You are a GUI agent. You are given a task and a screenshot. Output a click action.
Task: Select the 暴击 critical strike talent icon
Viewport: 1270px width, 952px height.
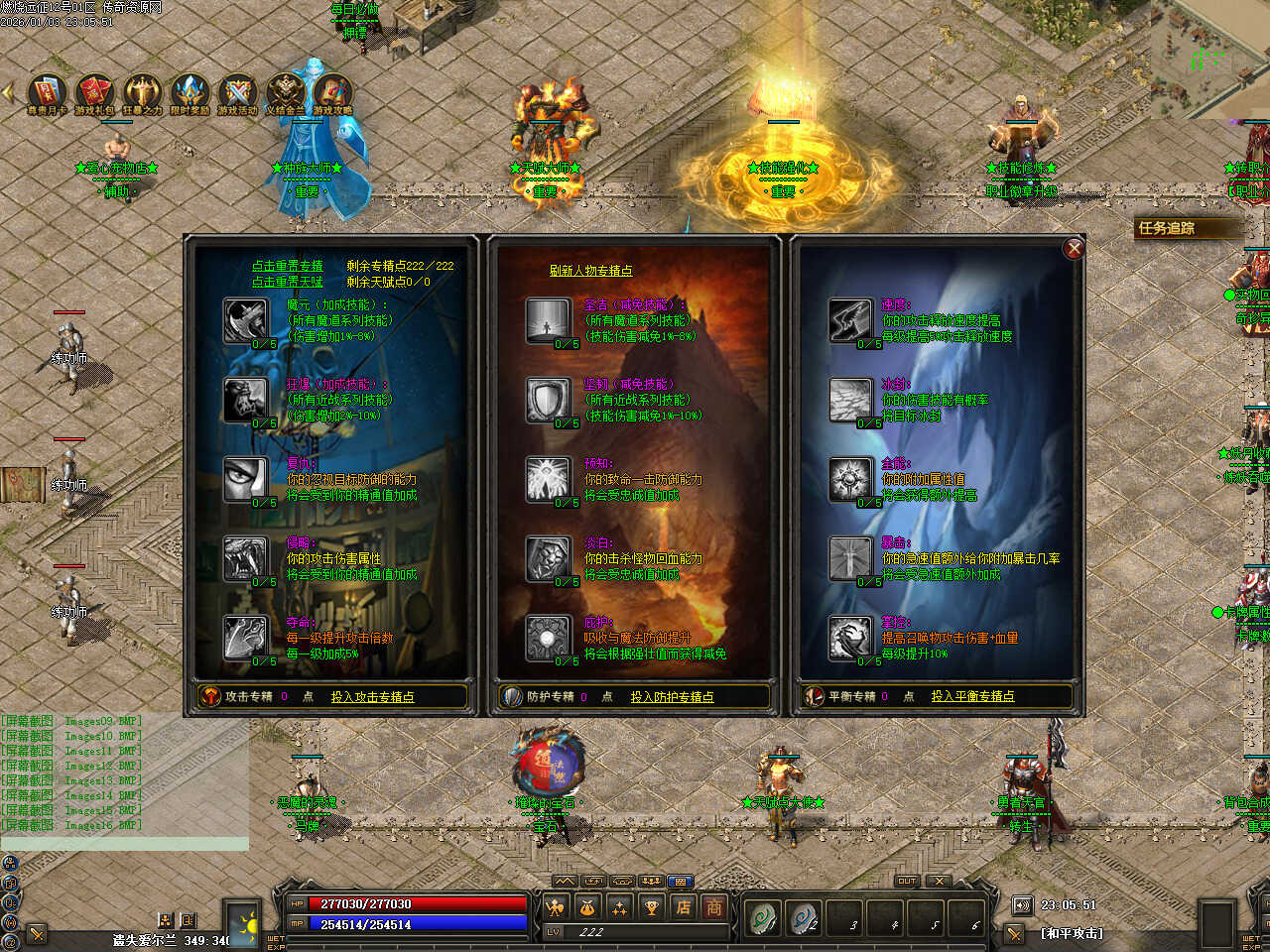(850, 558)
